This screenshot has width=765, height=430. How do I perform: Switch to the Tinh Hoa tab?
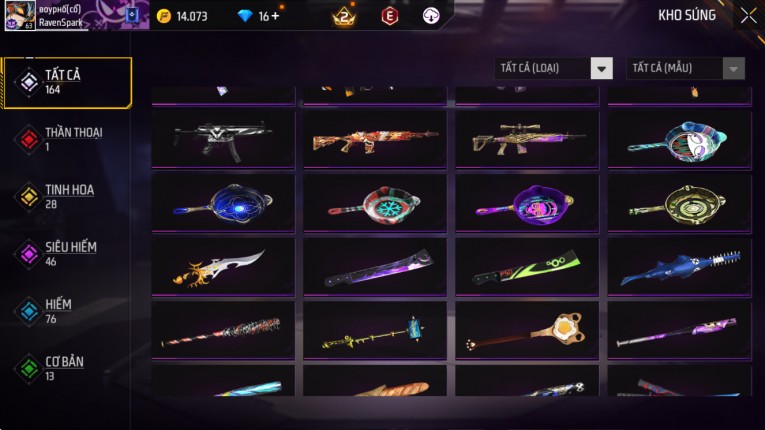pyautogui.click(x=66, y=196)
